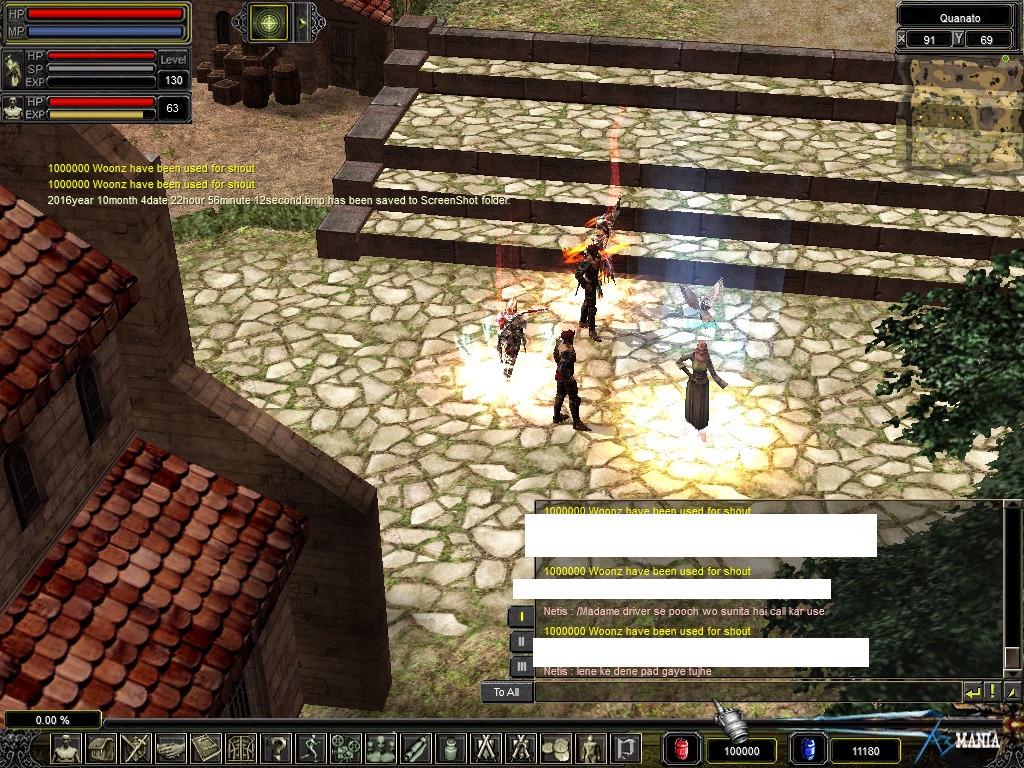Expand the arrow beside the target skill
This screenshot has width=1024, height=768.
[x=301, y=22]
